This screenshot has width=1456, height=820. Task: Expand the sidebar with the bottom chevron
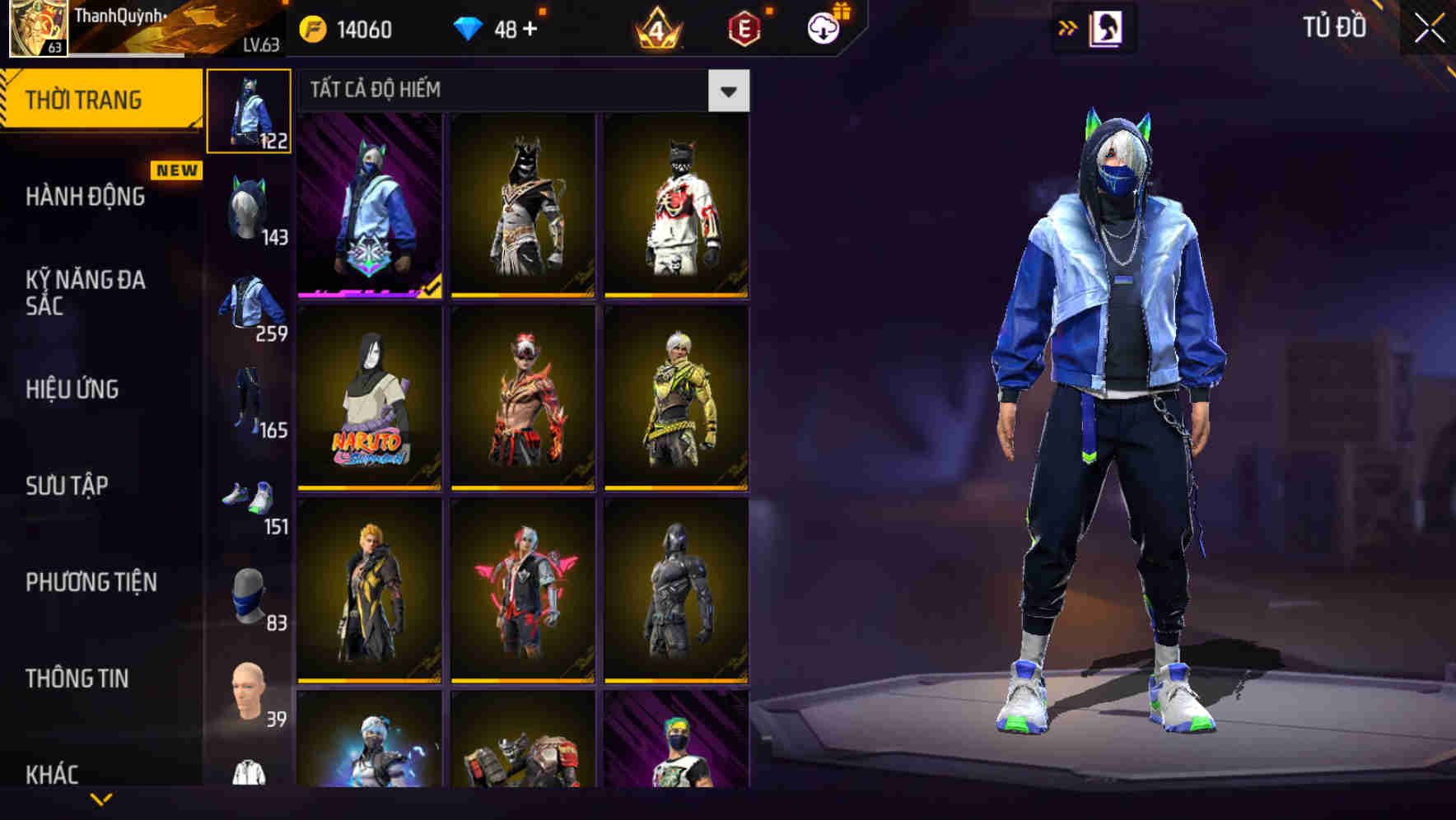click(x=101, y=797)
